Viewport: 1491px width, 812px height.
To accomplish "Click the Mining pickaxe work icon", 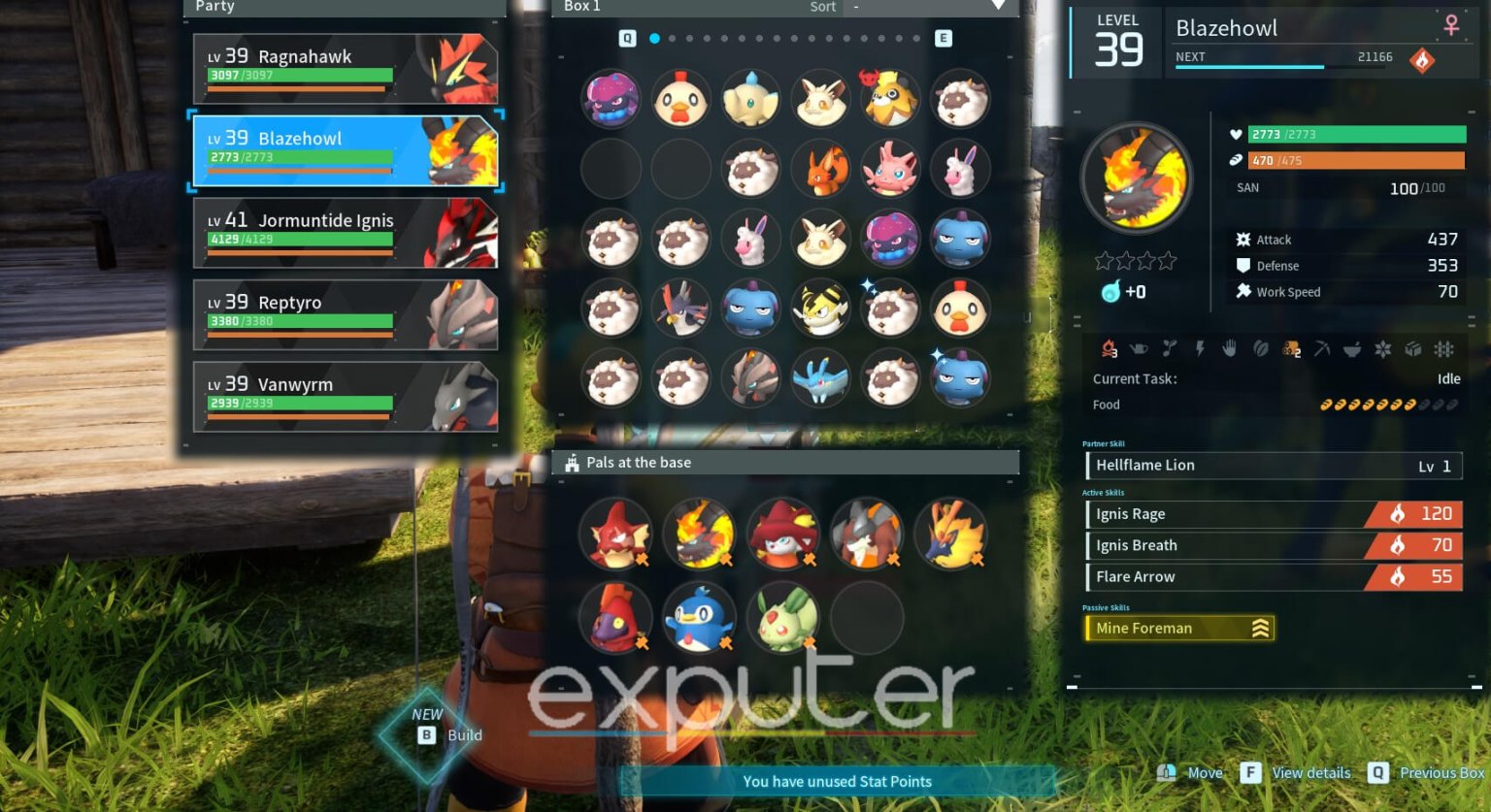I will tap(1321, 349).
